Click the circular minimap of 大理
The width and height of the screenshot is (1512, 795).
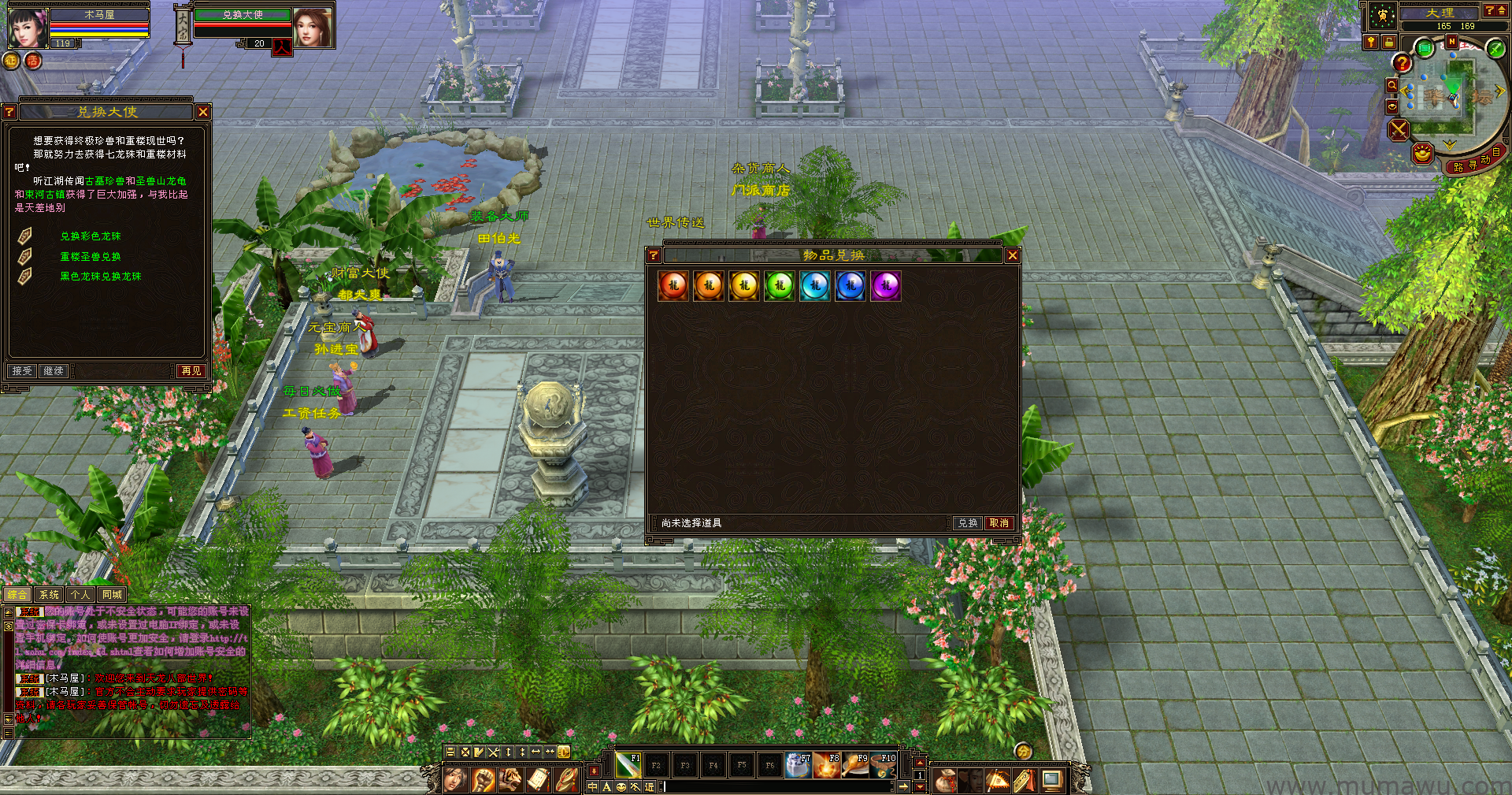coord(1449,98)
